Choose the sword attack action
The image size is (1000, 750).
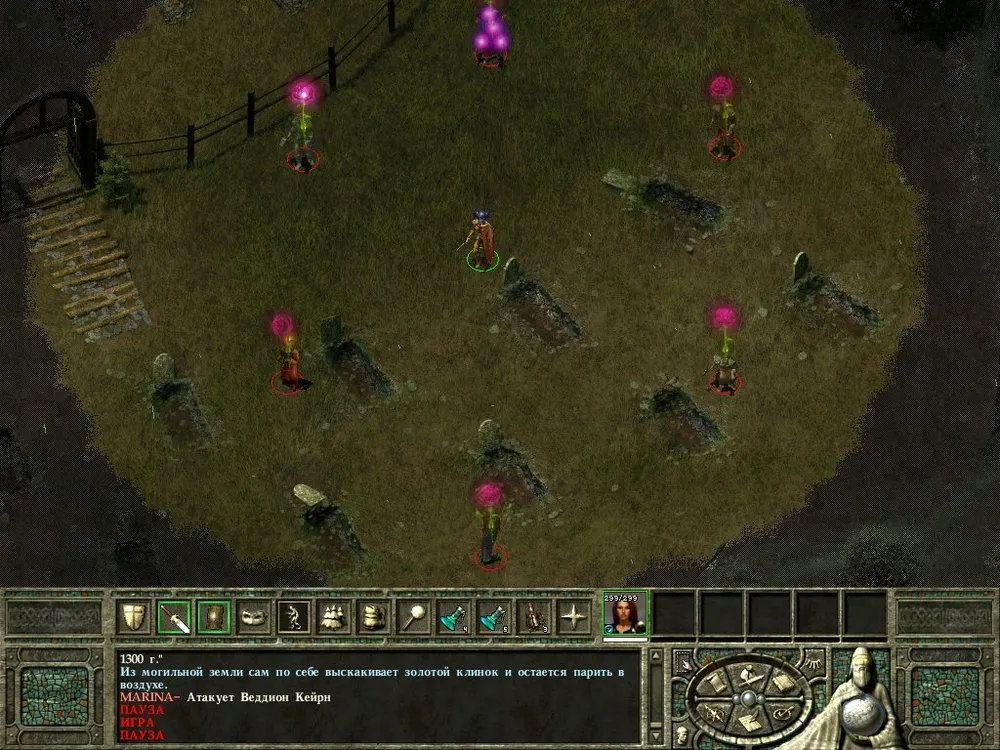pyautogui.click(x=174, y=617)
